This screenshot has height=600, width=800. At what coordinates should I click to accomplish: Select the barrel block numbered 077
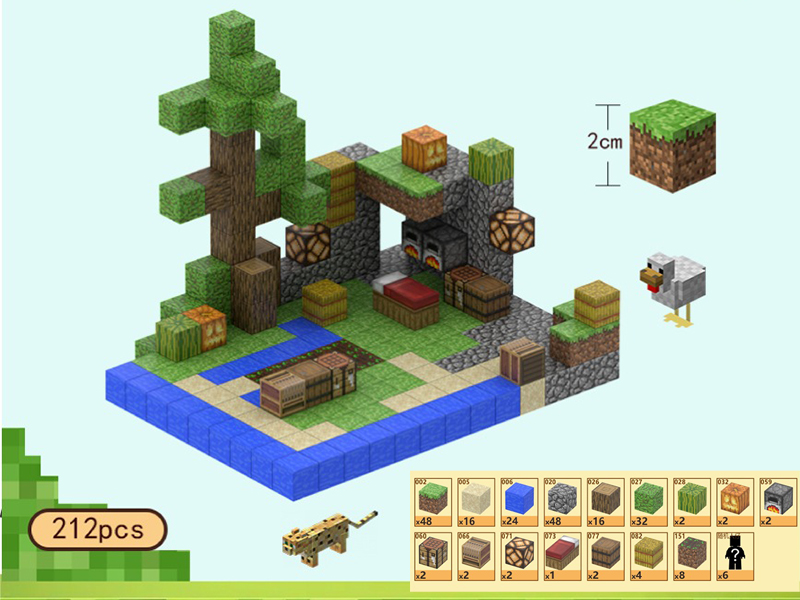coord(606,555)
